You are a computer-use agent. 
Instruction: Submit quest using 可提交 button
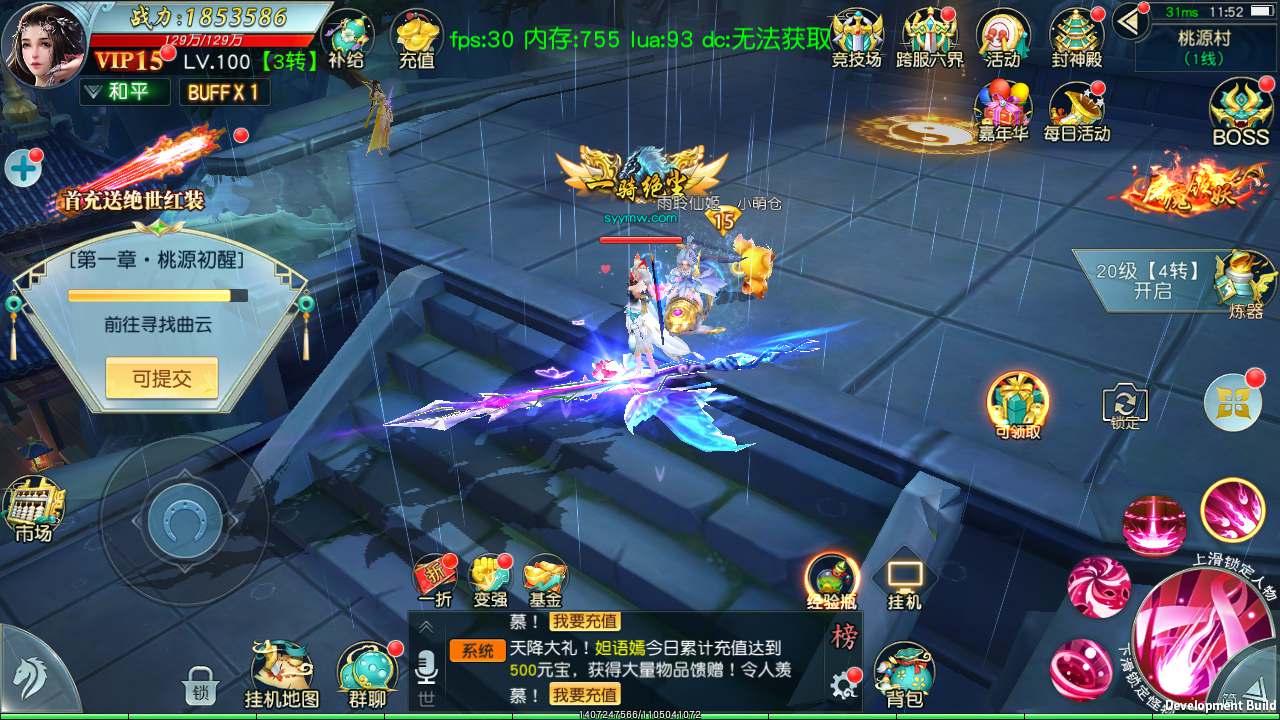(162, 378)
